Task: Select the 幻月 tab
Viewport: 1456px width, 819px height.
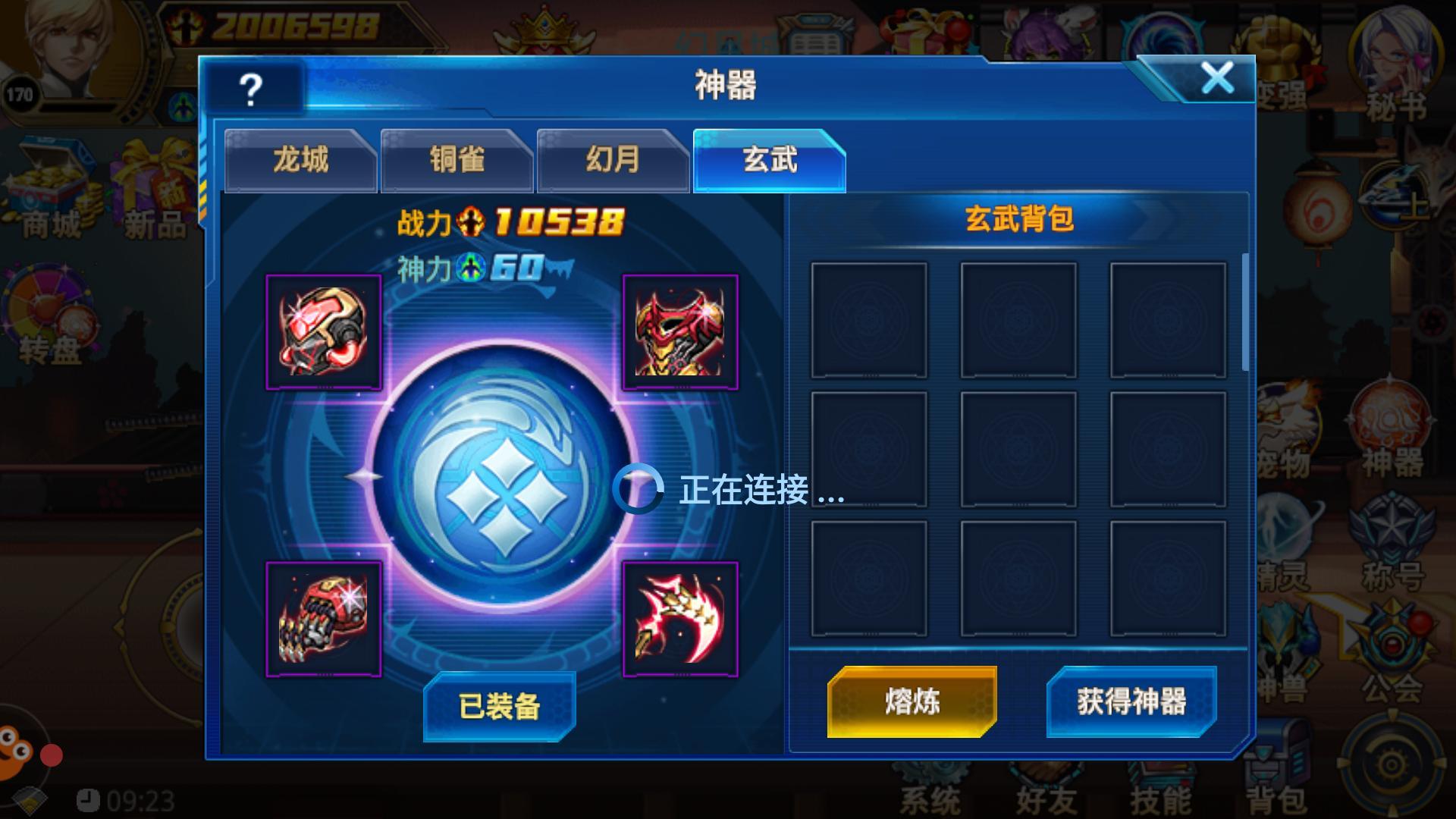Action: (613, 160)
